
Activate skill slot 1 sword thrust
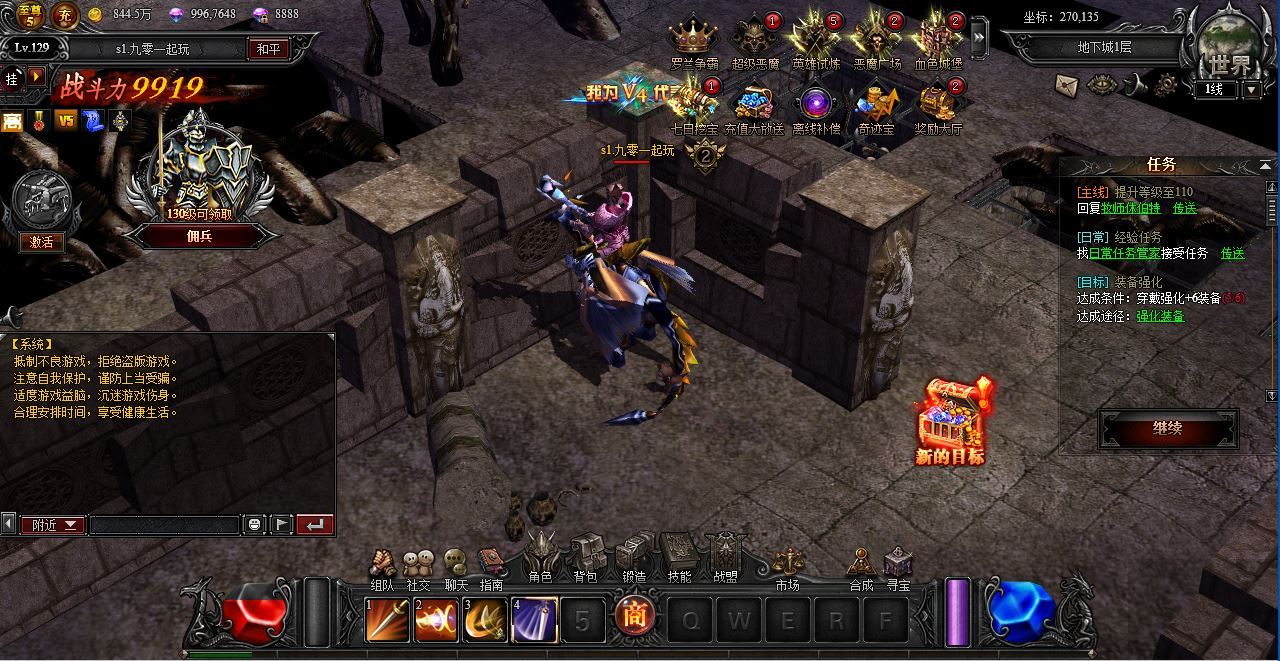(385, 620)
